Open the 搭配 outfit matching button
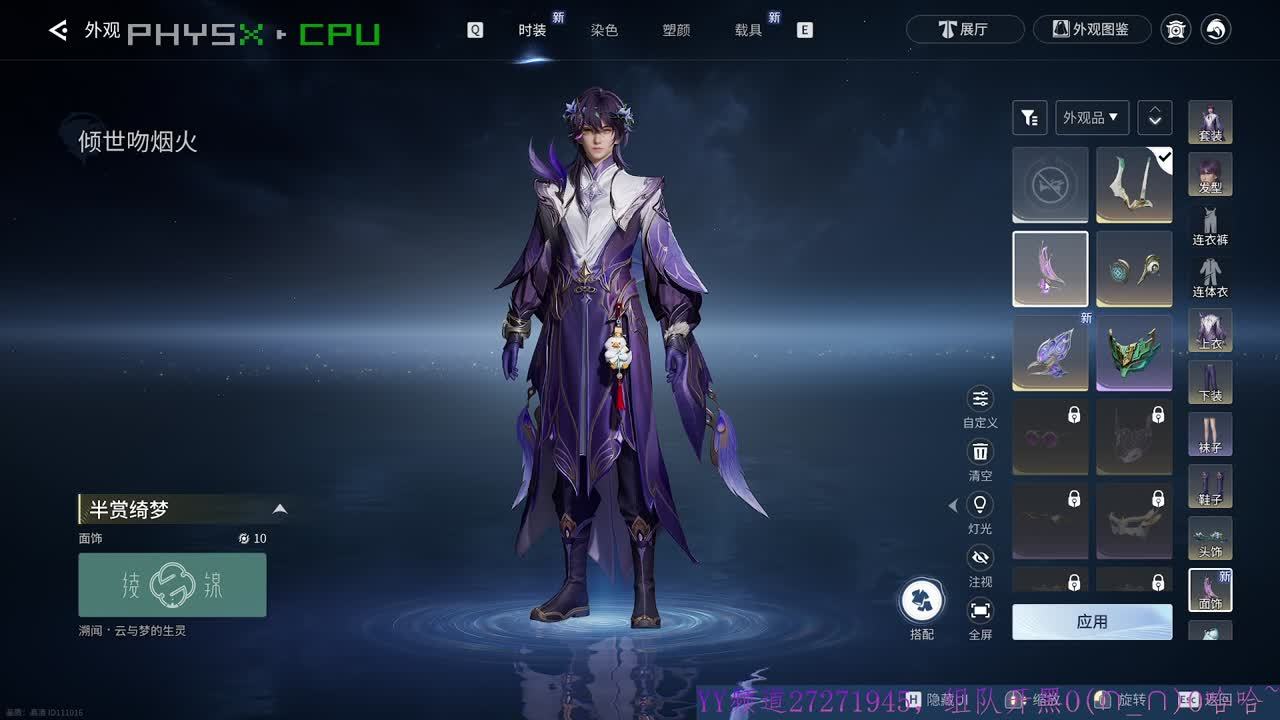 [921, 608]
